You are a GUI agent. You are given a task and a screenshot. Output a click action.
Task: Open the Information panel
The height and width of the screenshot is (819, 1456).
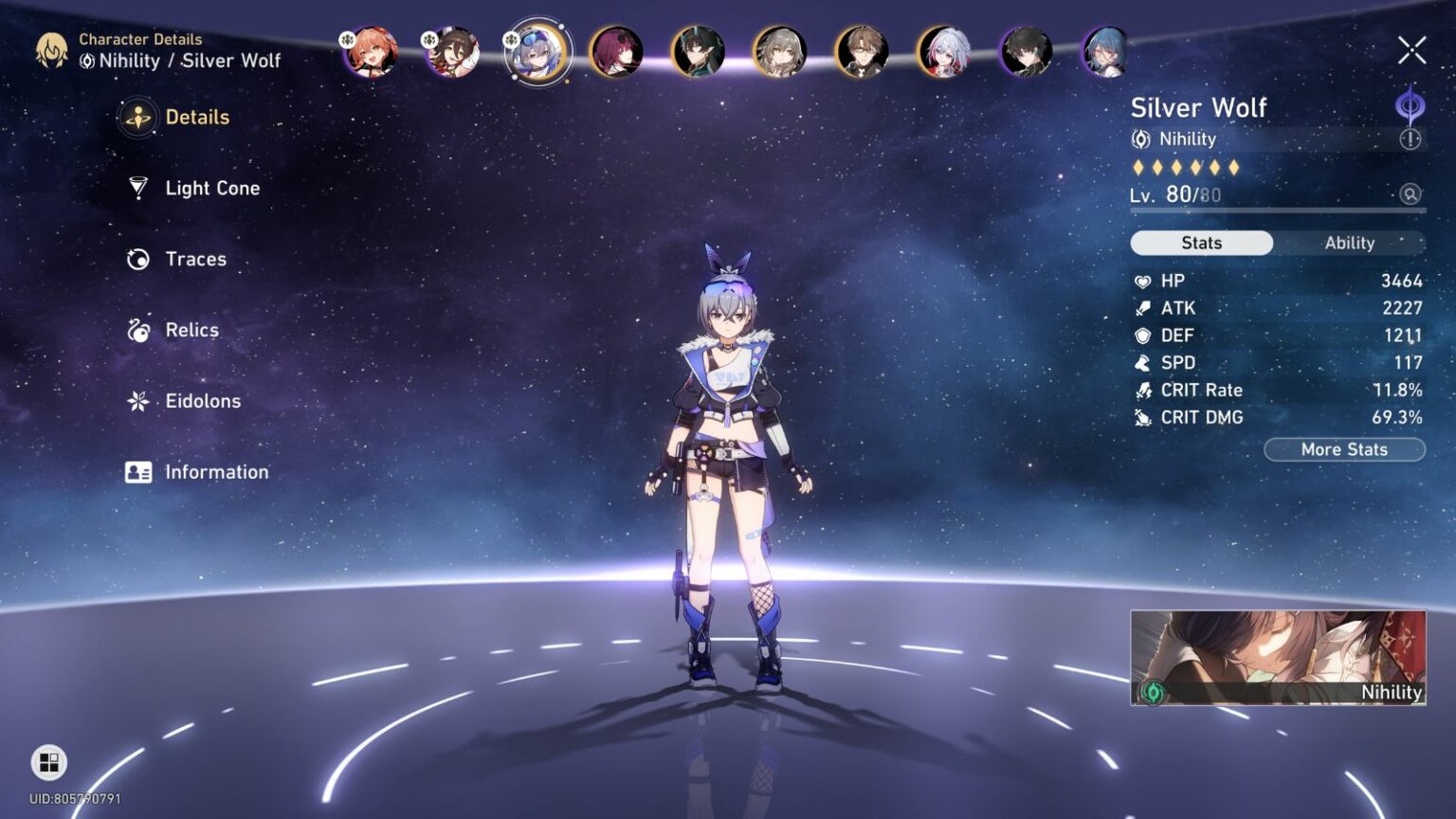(x=217, y=472)
